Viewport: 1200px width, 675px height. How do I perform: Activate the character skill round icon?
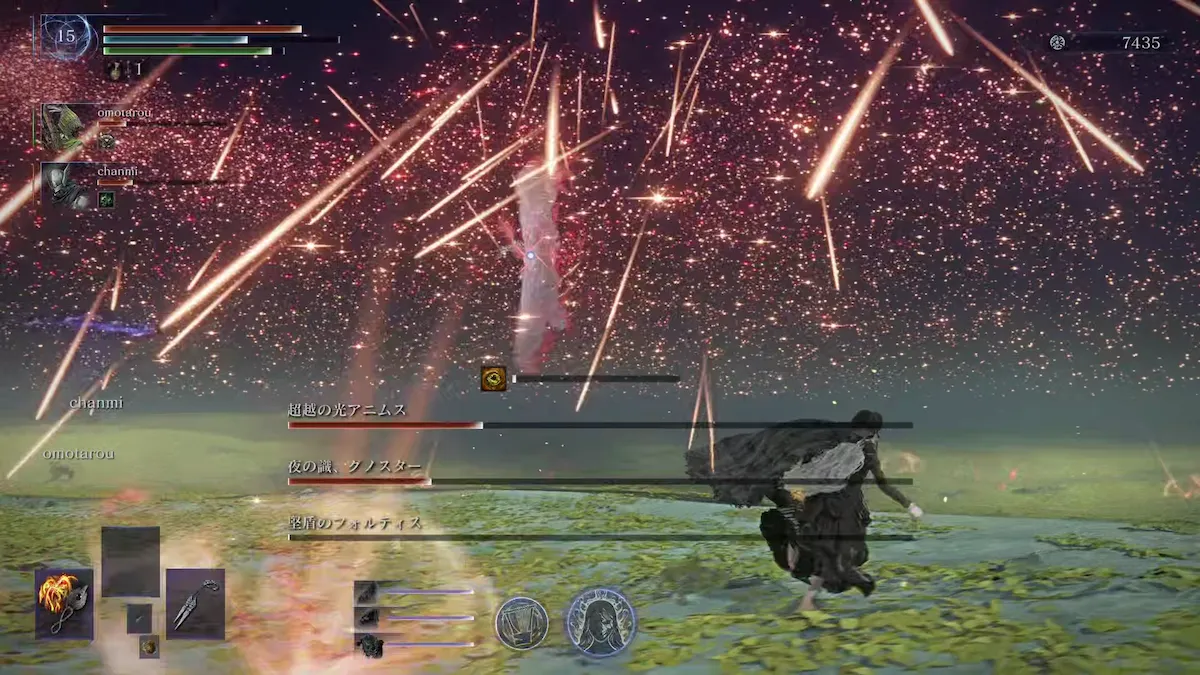(x=521, y=622)
